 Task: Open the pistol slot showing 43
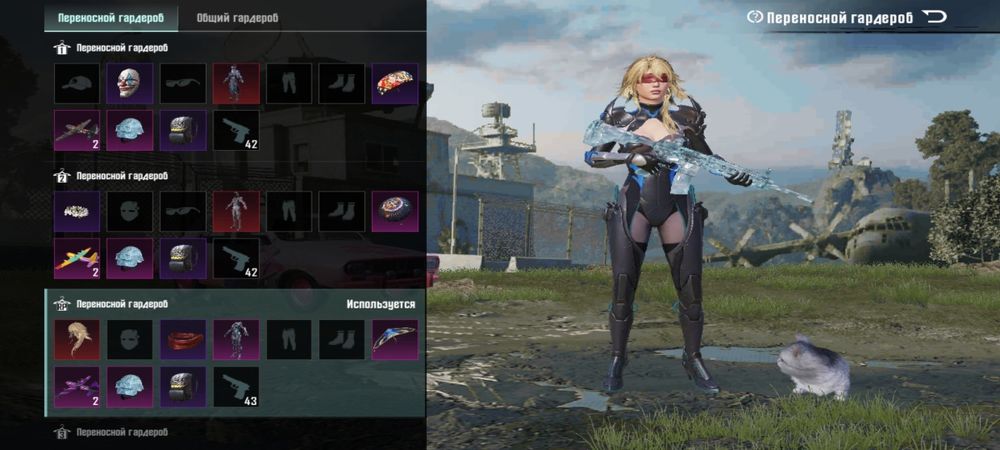[x=236, y=387]
